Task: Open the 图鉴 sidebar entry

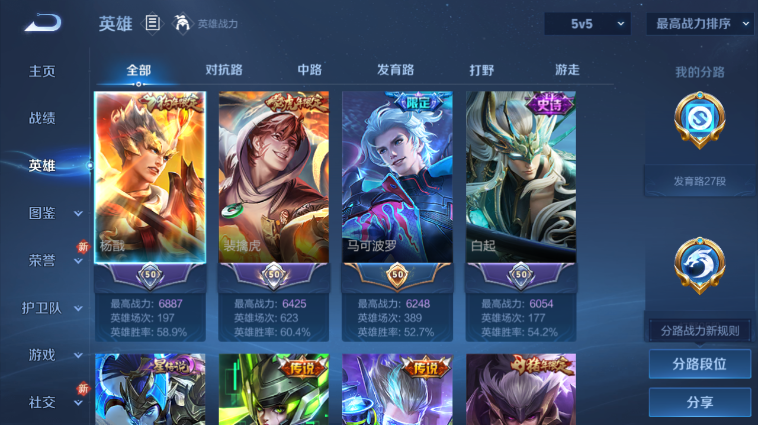Action: coord(42,213)
